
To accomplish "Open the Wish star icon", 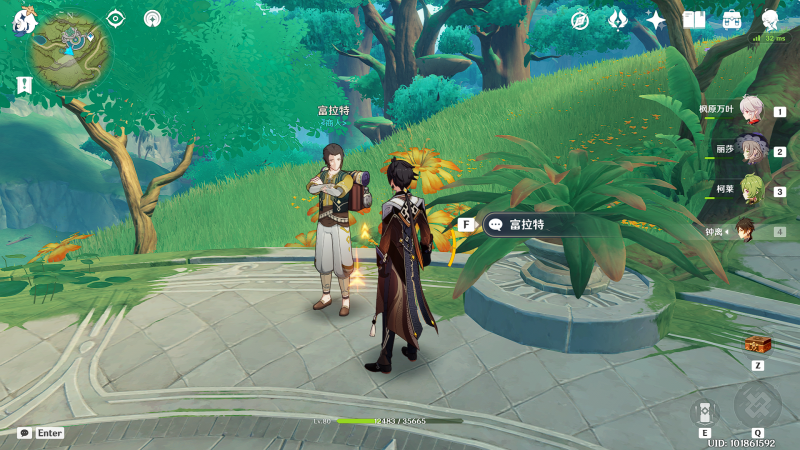I will [x=656, y=20].
